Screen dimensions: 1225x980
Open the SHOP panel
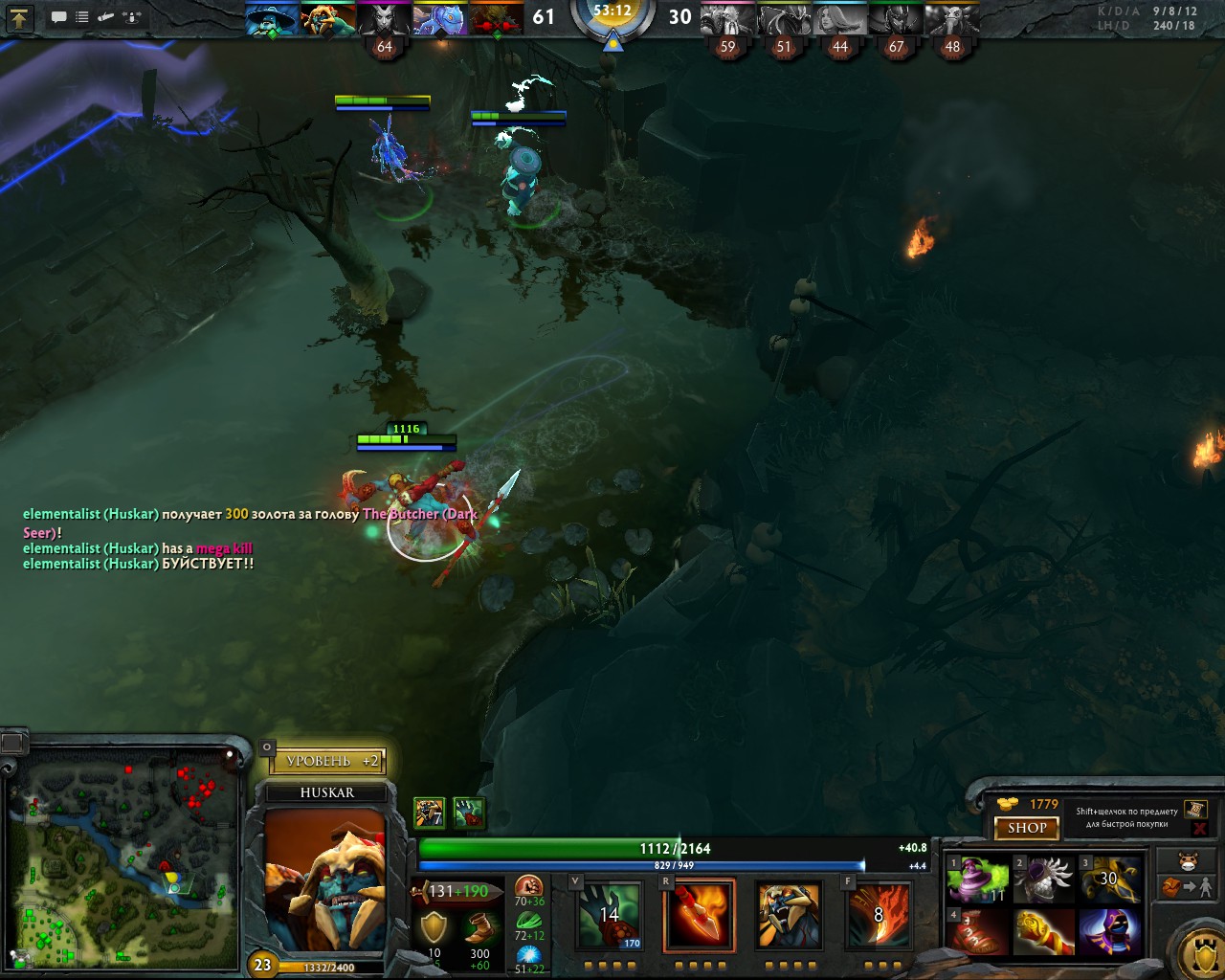(1026, 828)
